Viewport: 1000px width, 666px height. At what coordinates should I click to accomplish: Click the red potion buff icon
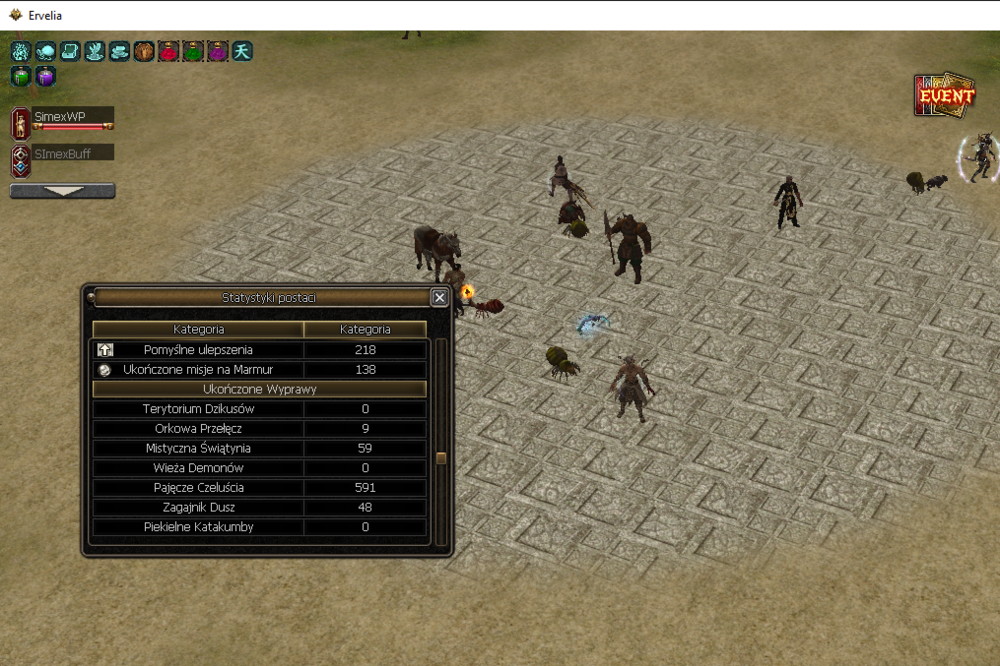point(169,51)
